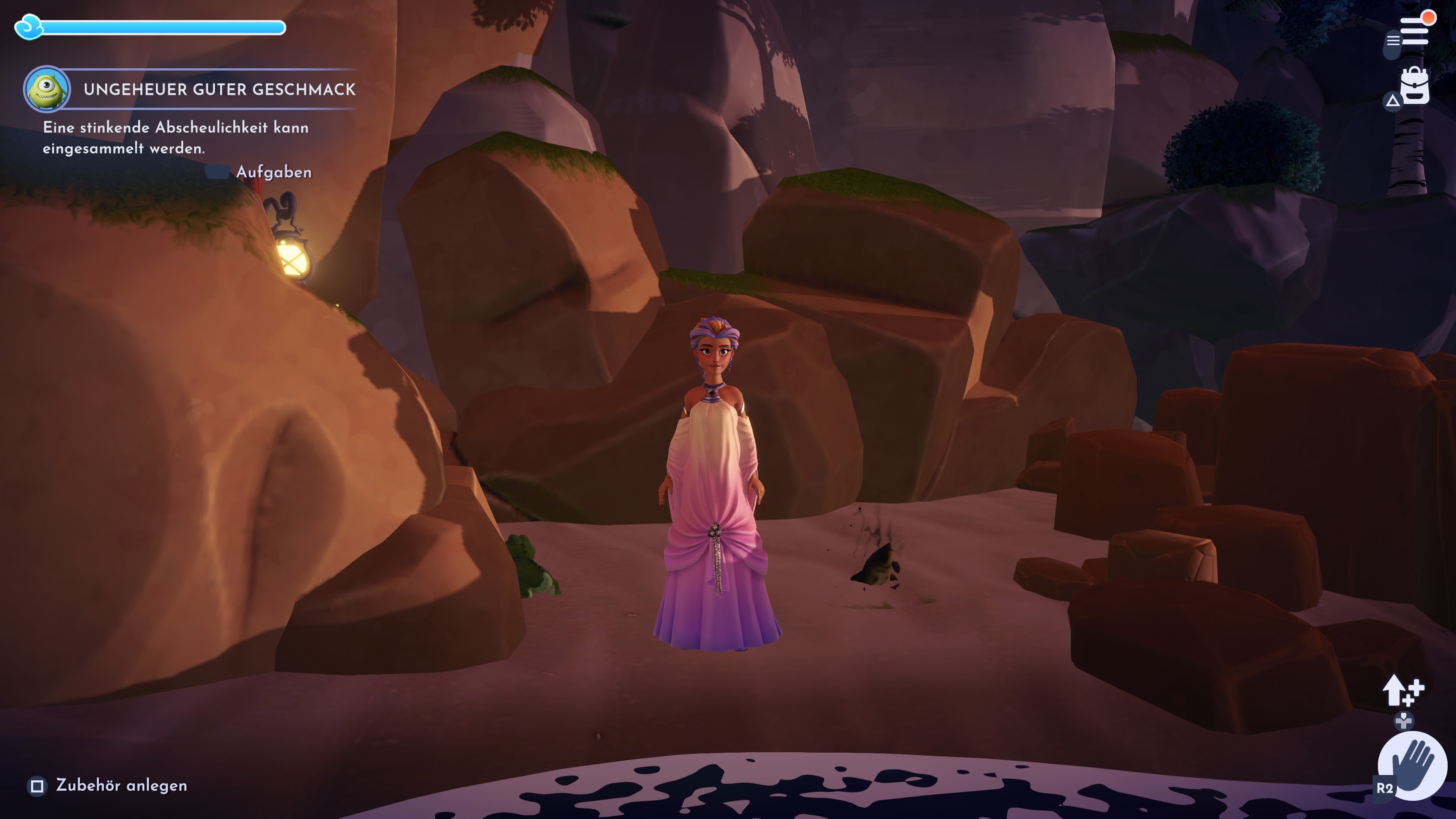This screenshot has height=819, width=1456.
Task: Activate the hand interaction tool
Action: [x=1412, y=765]
